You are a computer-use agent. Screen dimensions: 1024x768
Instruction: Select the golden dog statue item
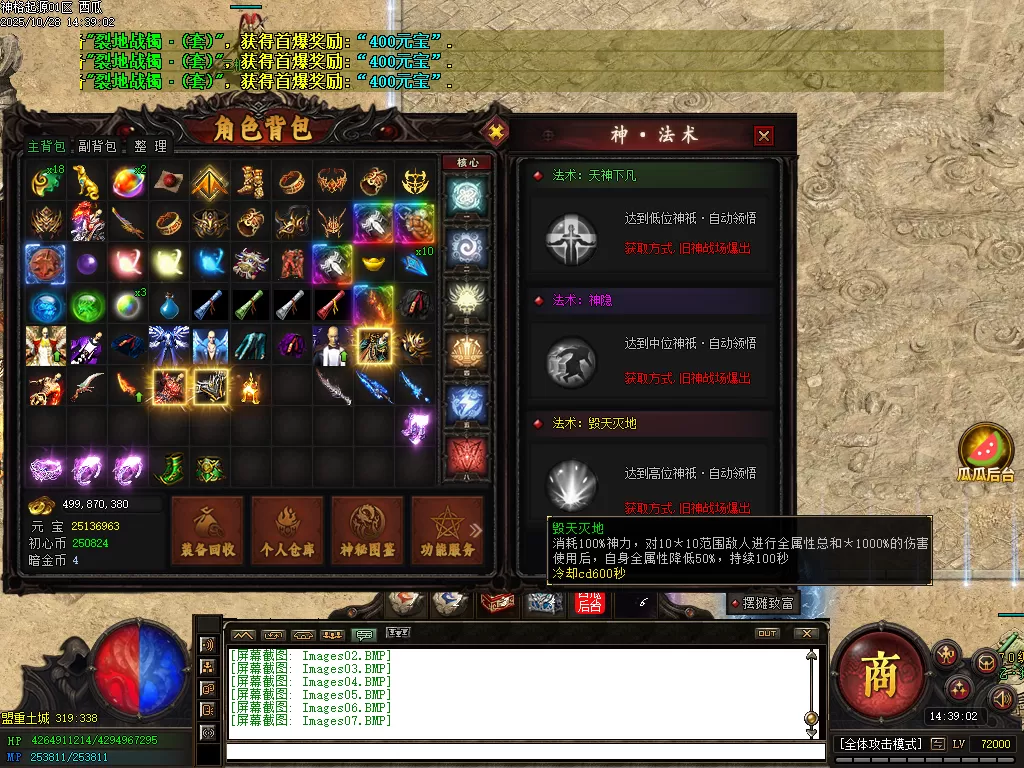[x=86, y=182]
